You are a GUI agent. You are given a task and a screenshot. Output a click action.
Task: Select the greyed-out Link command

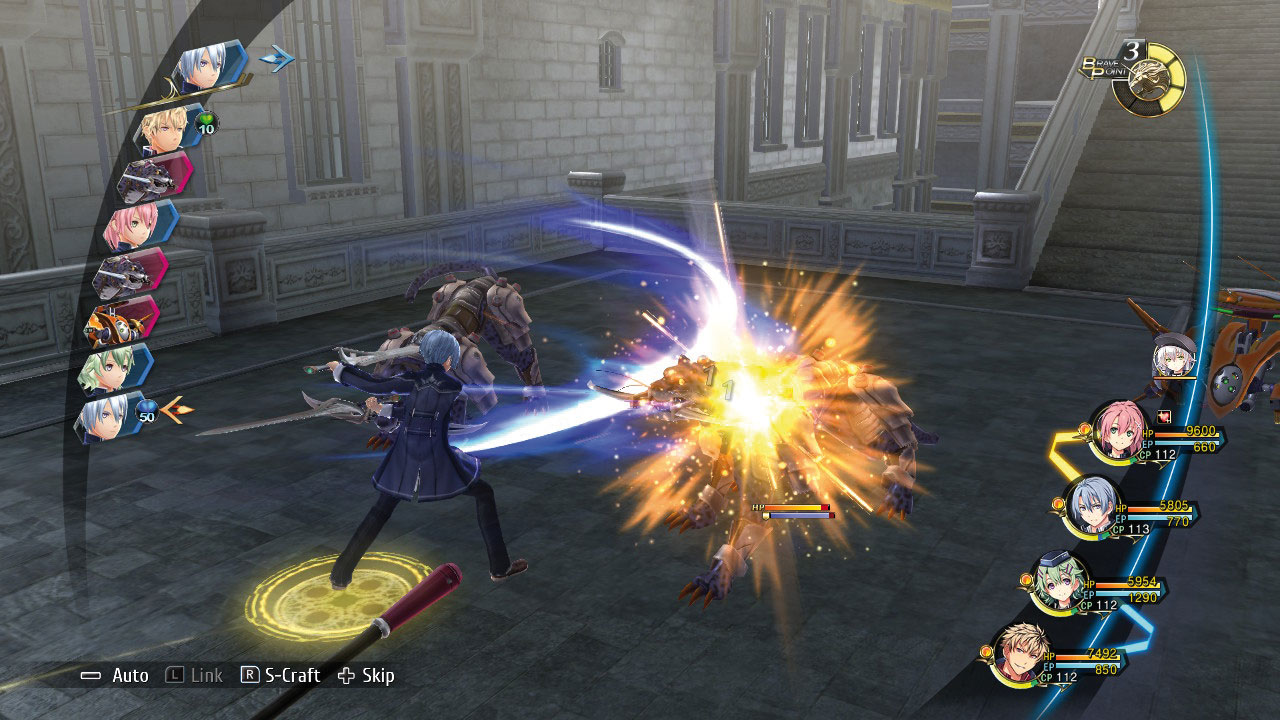[195, 676]
